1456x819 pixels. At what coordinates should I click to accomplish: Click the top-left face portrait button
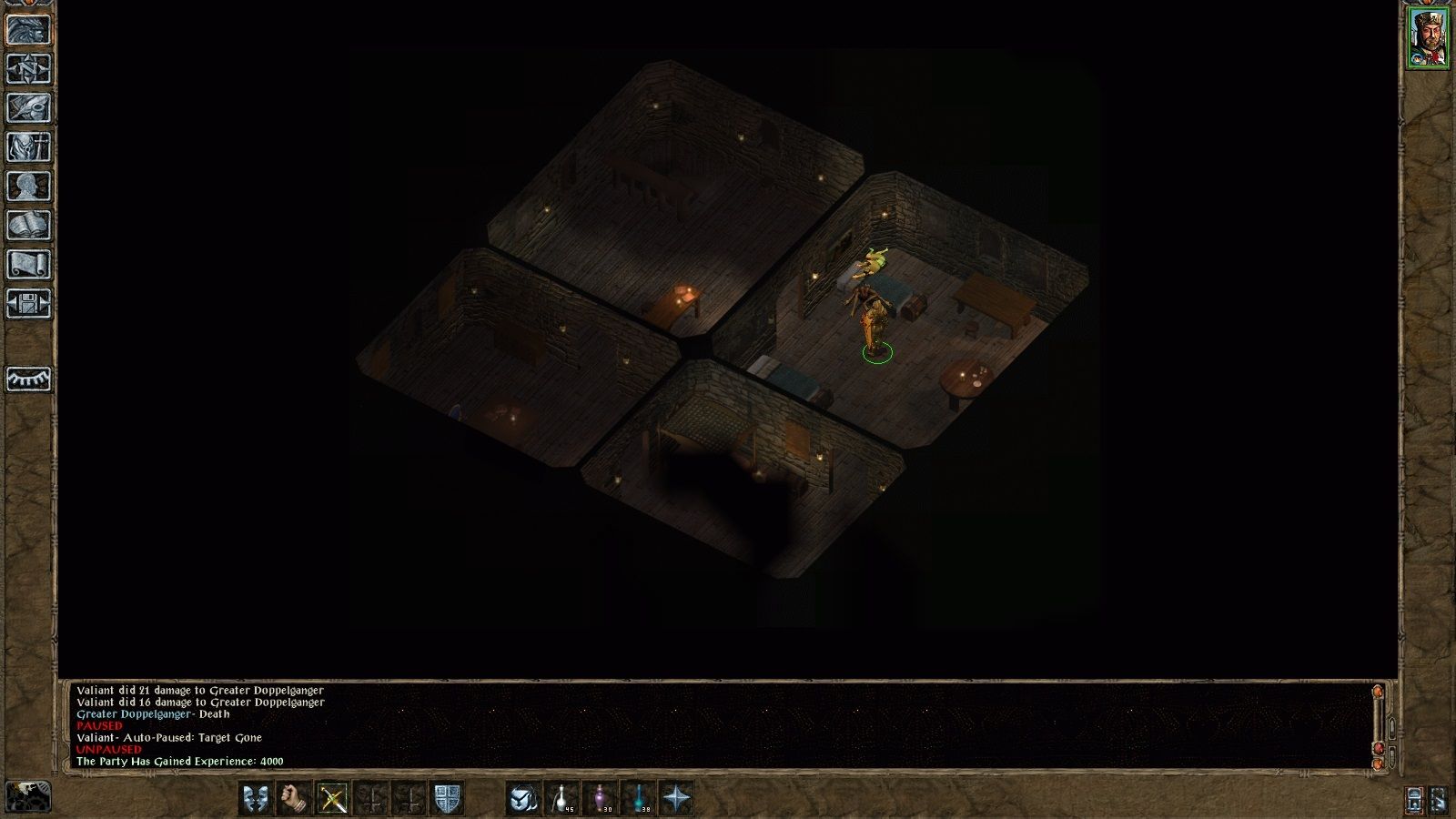coord(28,29)
